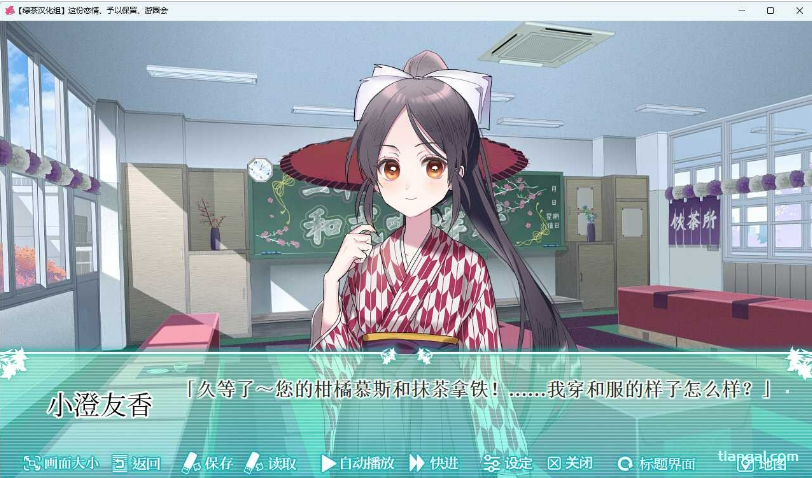Close the game window with the X

coord(798,10)
